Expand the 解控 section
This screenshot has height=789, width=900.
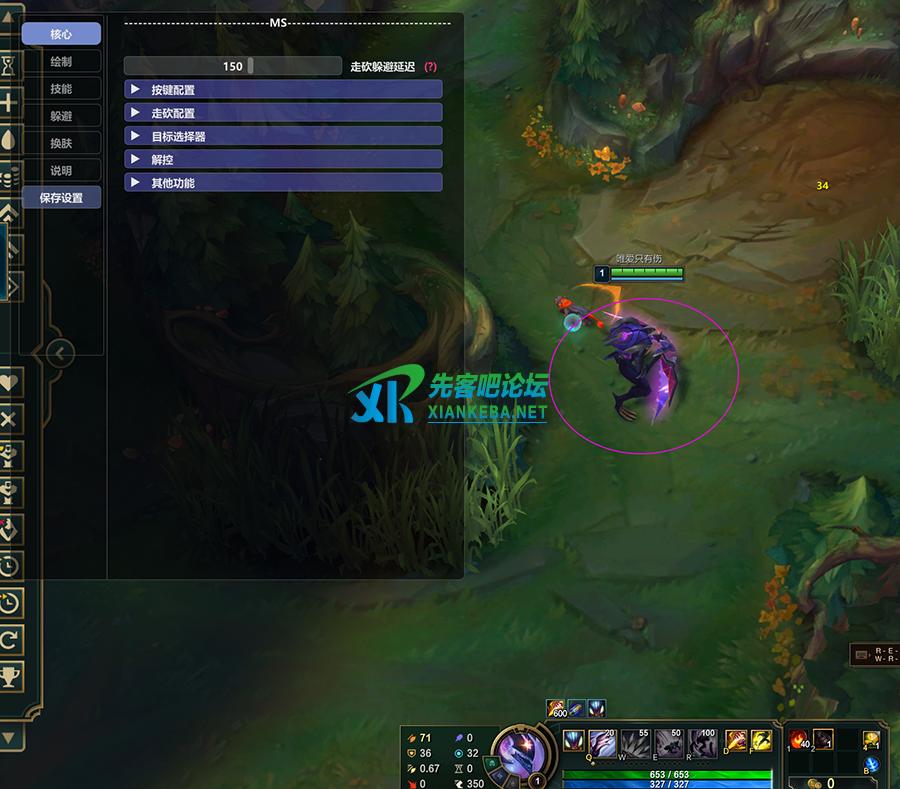[x=283, y=159]
